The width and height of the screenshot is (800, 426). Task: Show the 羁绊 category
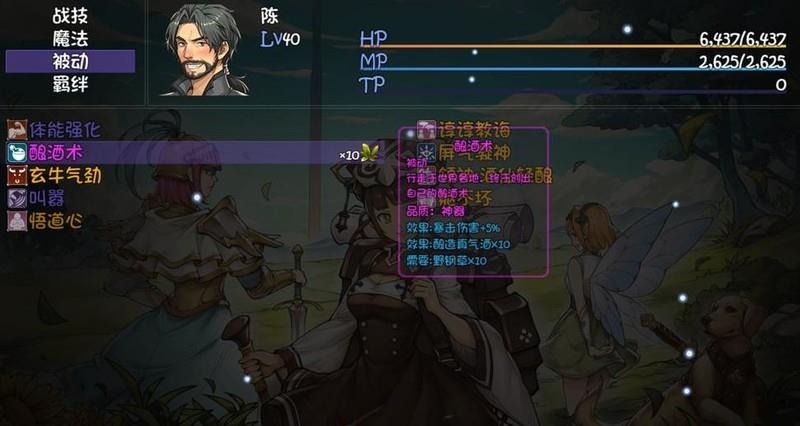point(70,85)
